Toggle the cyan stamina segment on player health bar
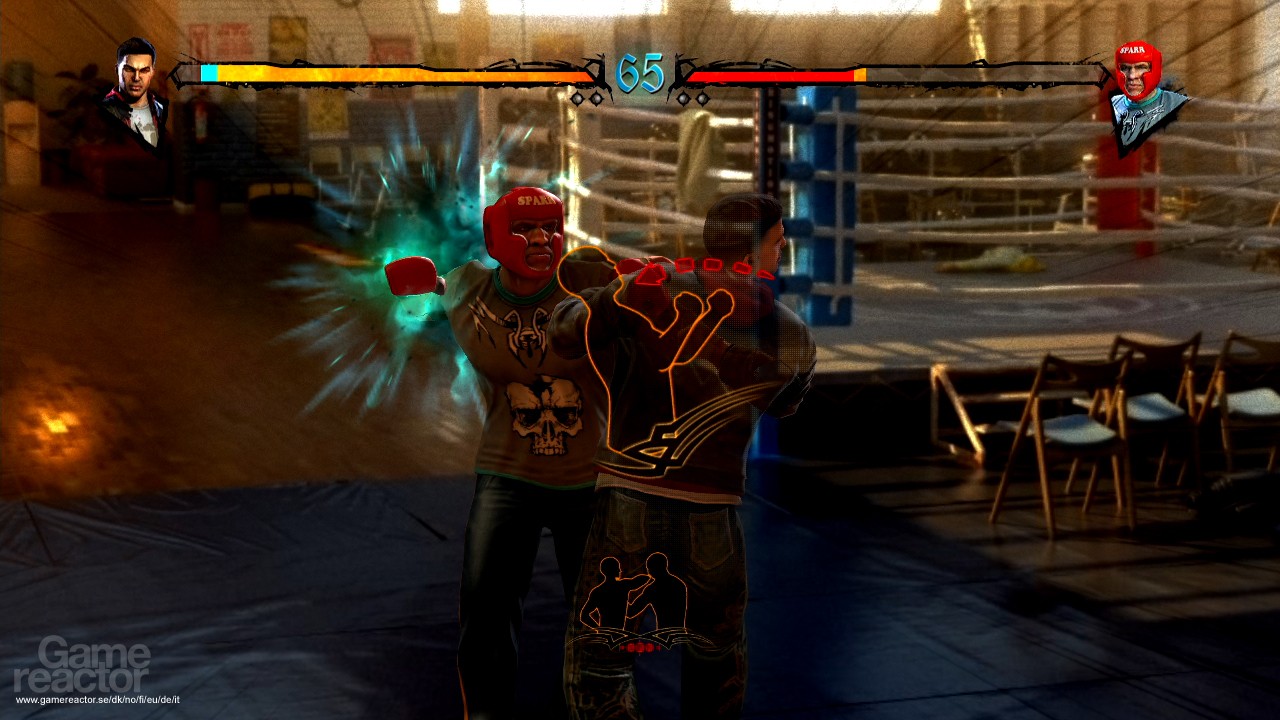 pos(210,72)
